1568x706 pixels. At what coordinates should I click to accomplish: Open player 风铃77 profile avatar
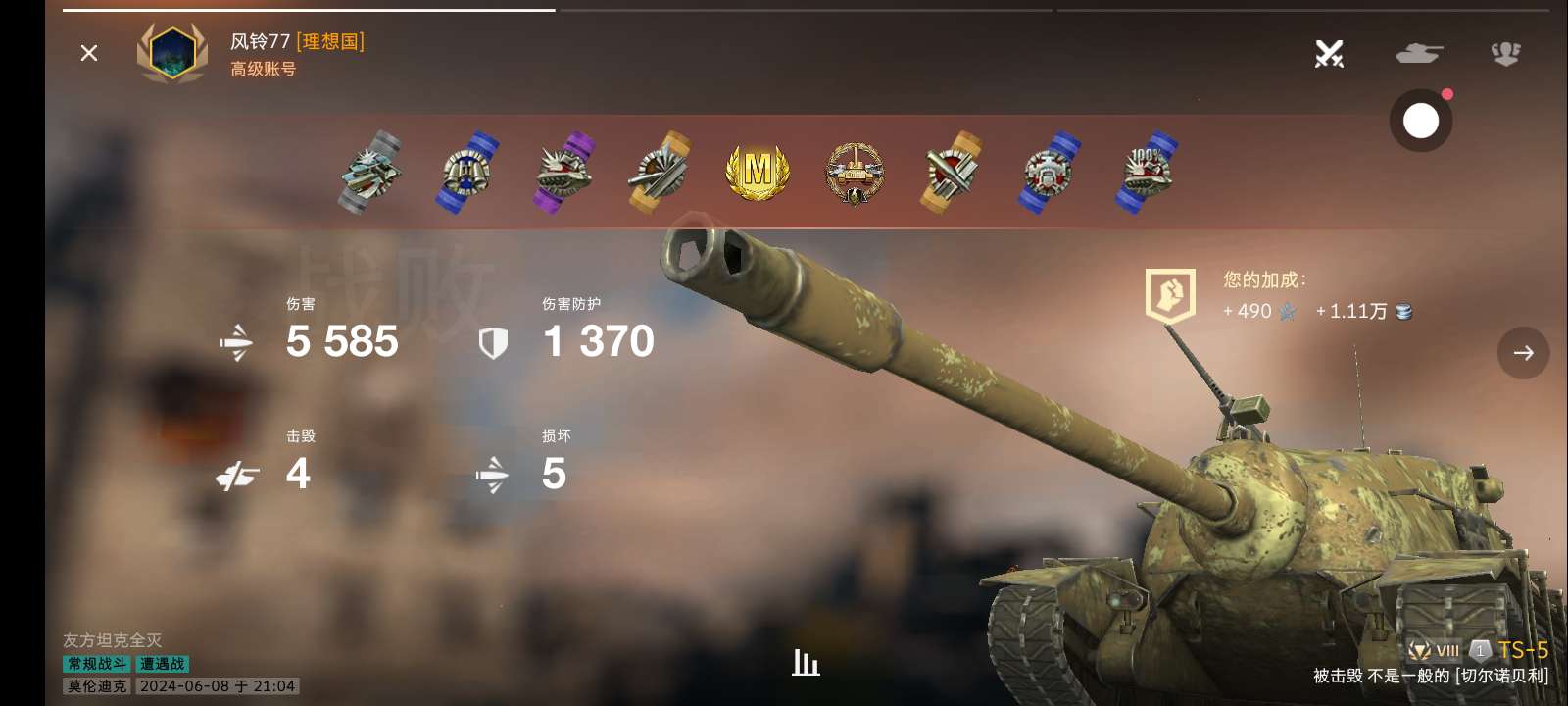click(172, 53)
